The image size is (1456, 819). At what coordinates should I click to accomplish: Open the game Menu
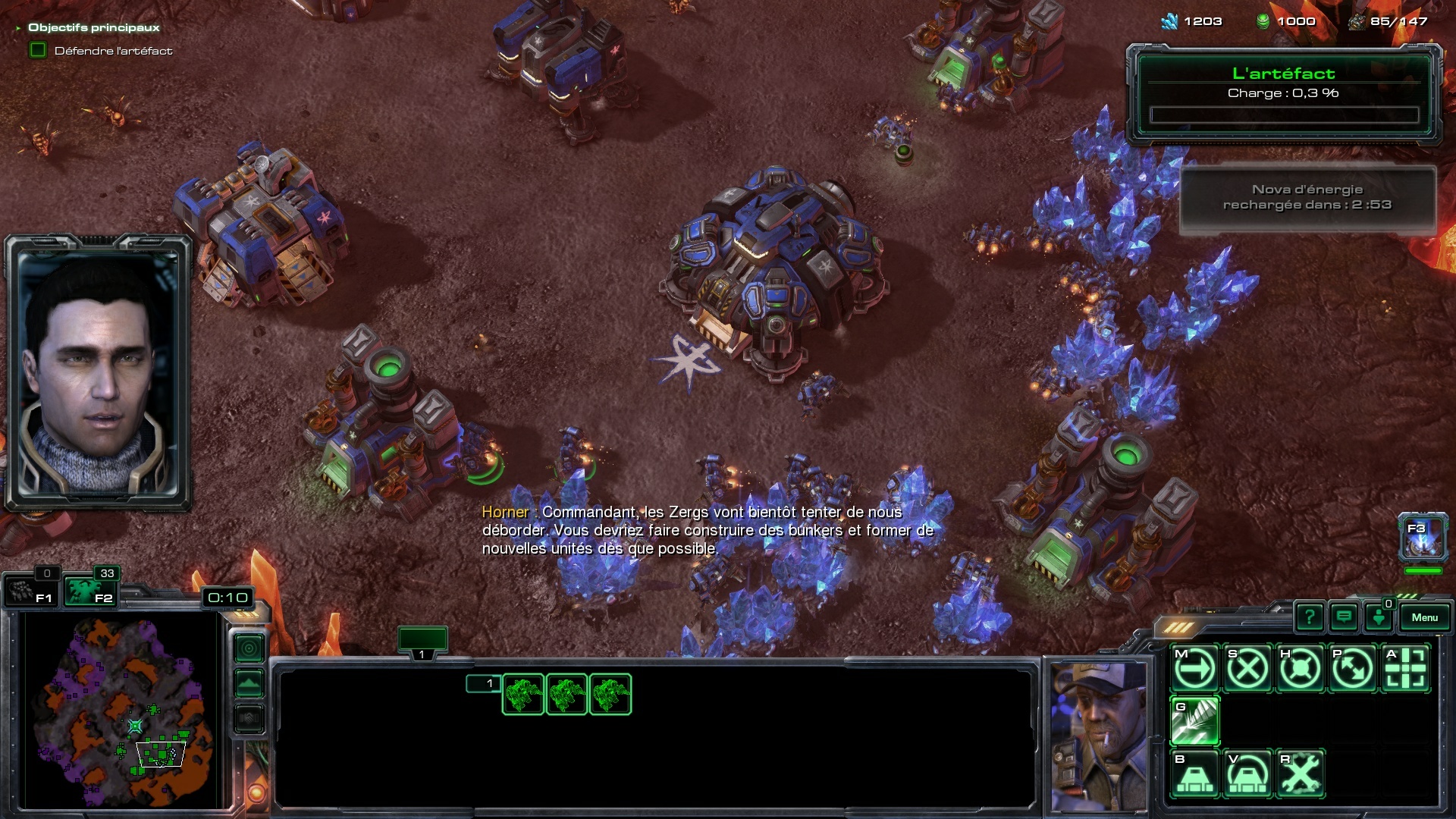coord(1423,617)
